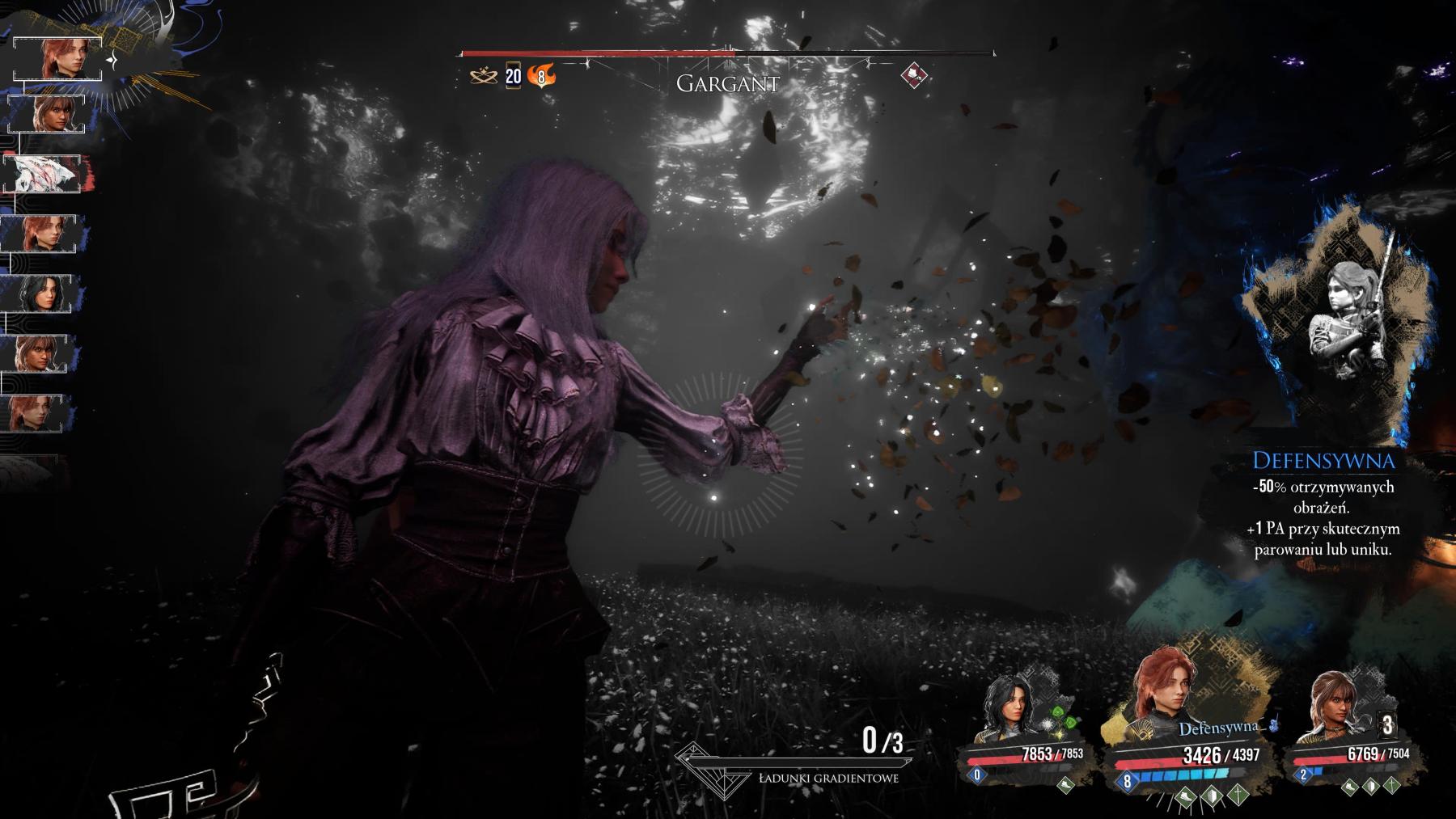Click the green status icons on the black-haired ally
Viewport: 1456px width, 819px height.
click(x=1062, y=720)
